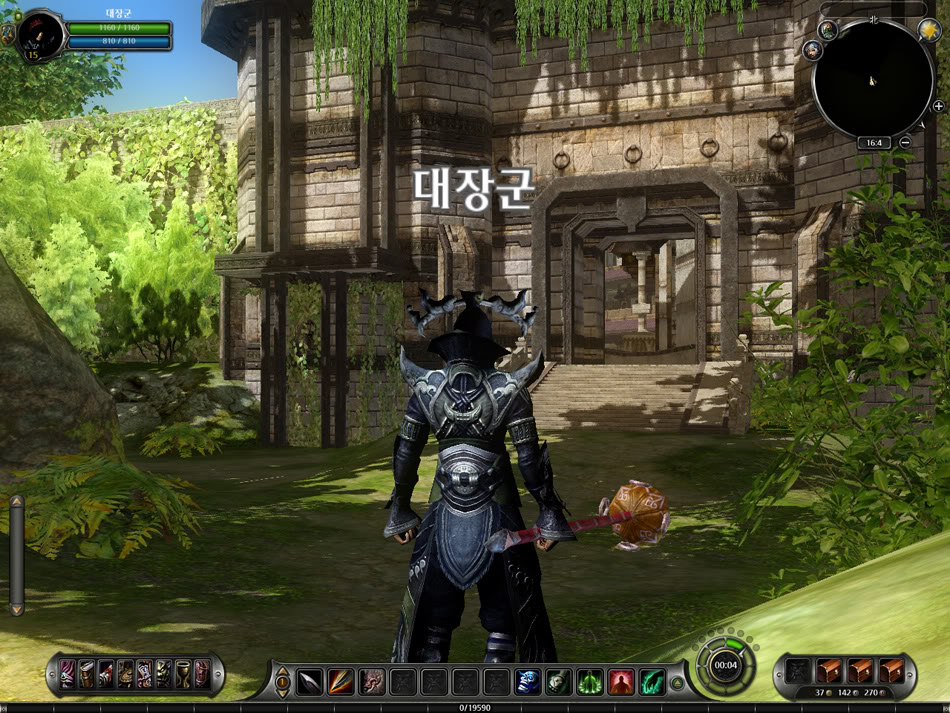950x713 pixels.
Task: Activate the blue skull skill
Action: 528,682
